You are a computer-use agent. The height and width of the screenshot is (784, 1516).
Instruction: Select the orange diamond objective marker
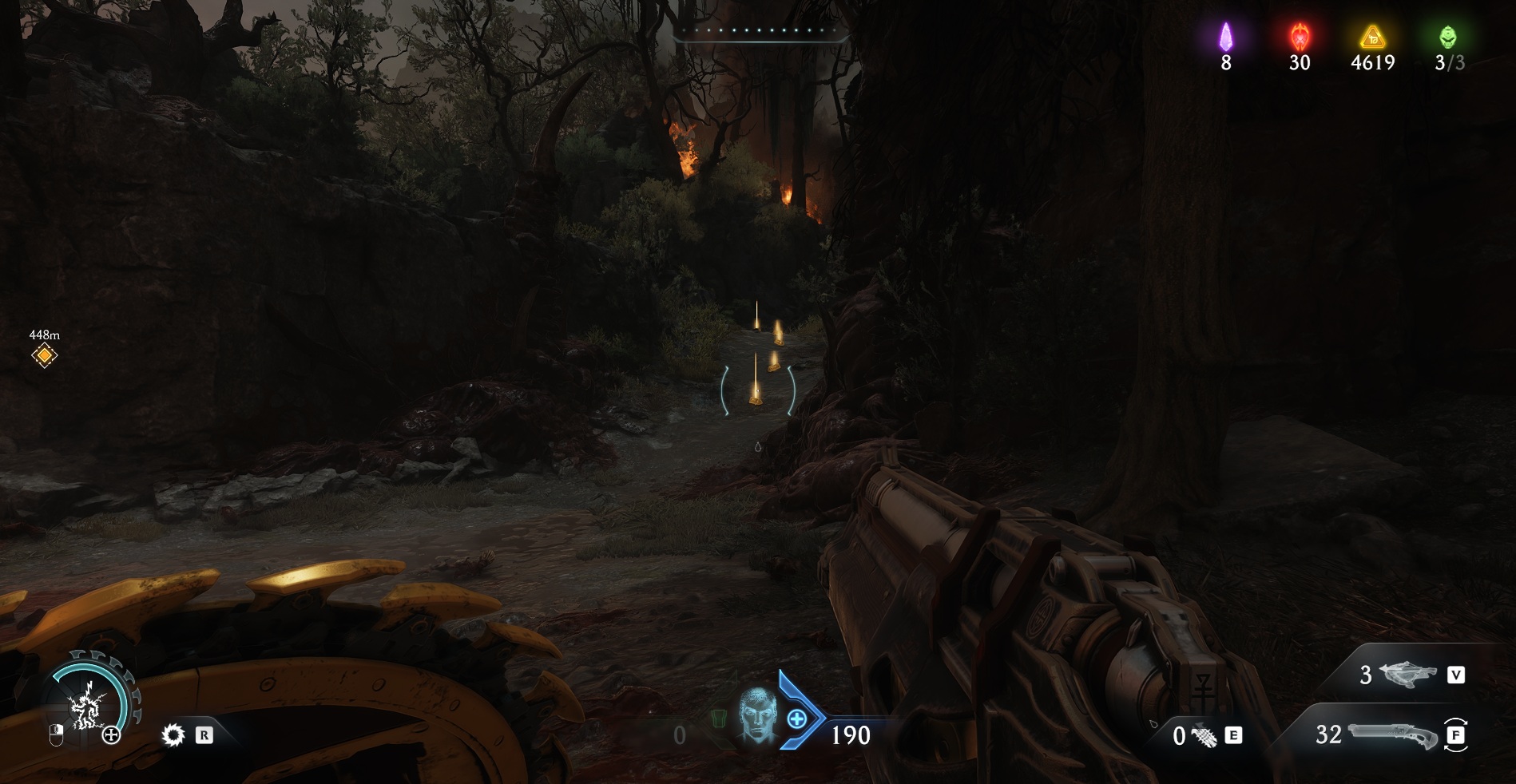point(45,355)
